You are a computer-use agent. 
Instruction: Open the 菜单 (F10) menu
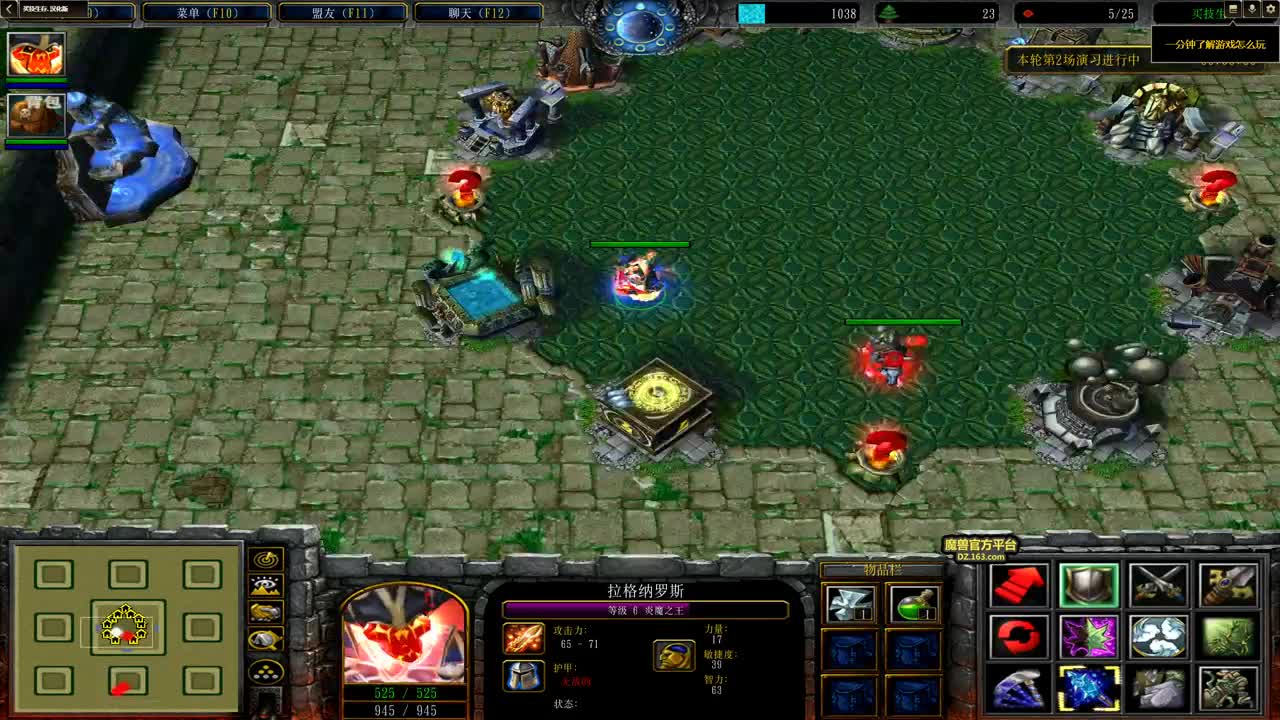coord(204,12)
